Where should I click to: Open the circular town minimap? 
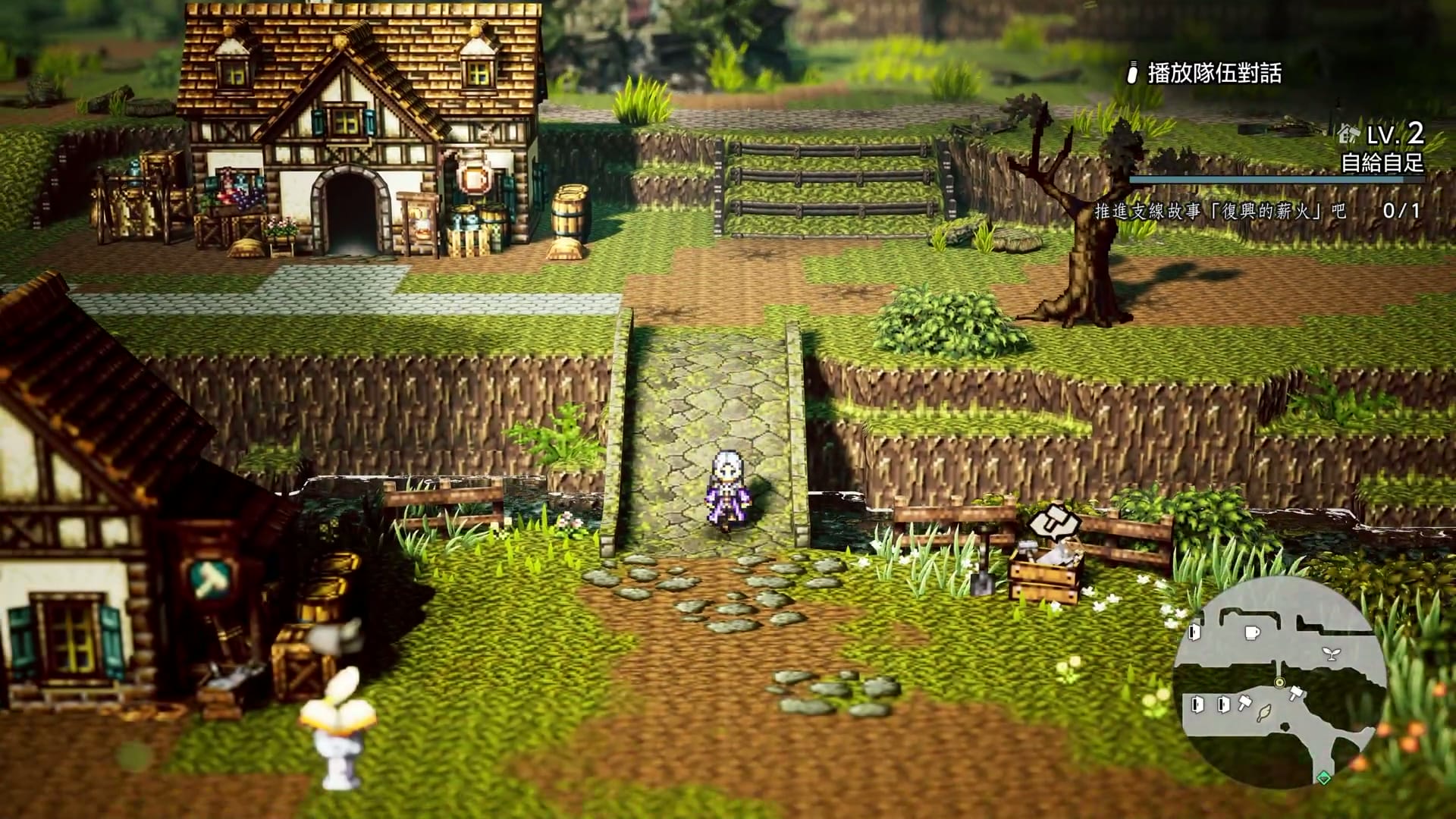click(1280, 683)
